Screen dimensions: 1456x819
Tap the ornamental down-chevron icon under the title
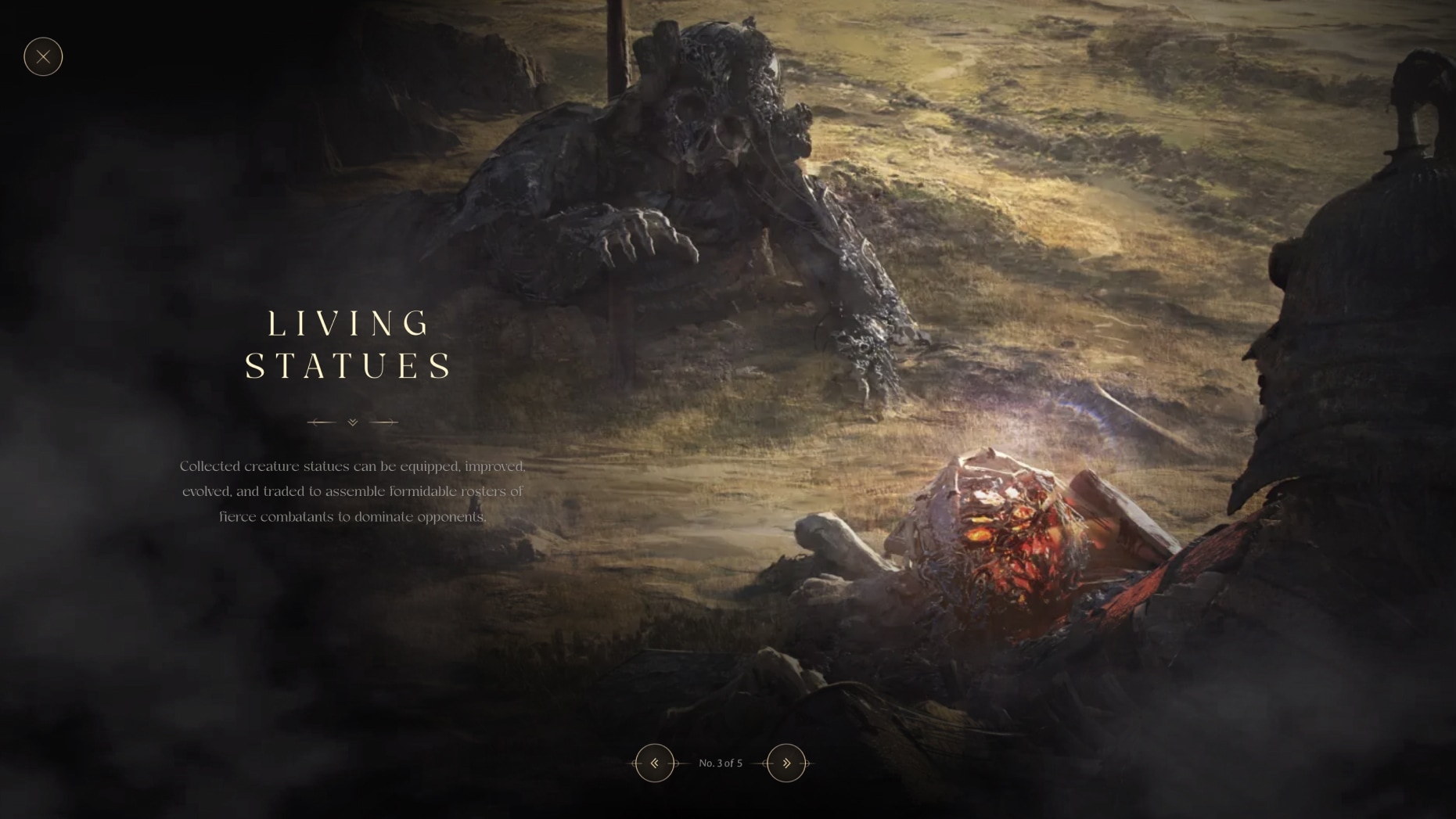(351, 422)
